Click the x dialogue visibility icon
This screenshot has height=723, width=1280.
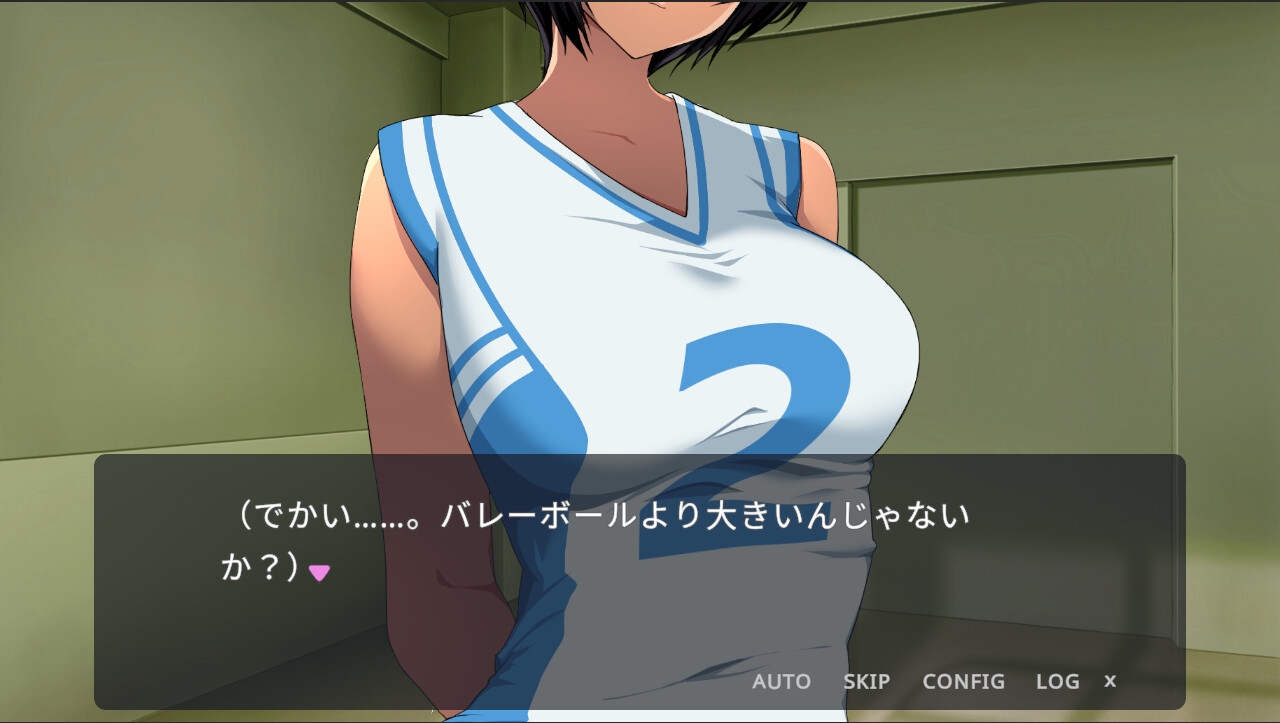coord(1110,682)
